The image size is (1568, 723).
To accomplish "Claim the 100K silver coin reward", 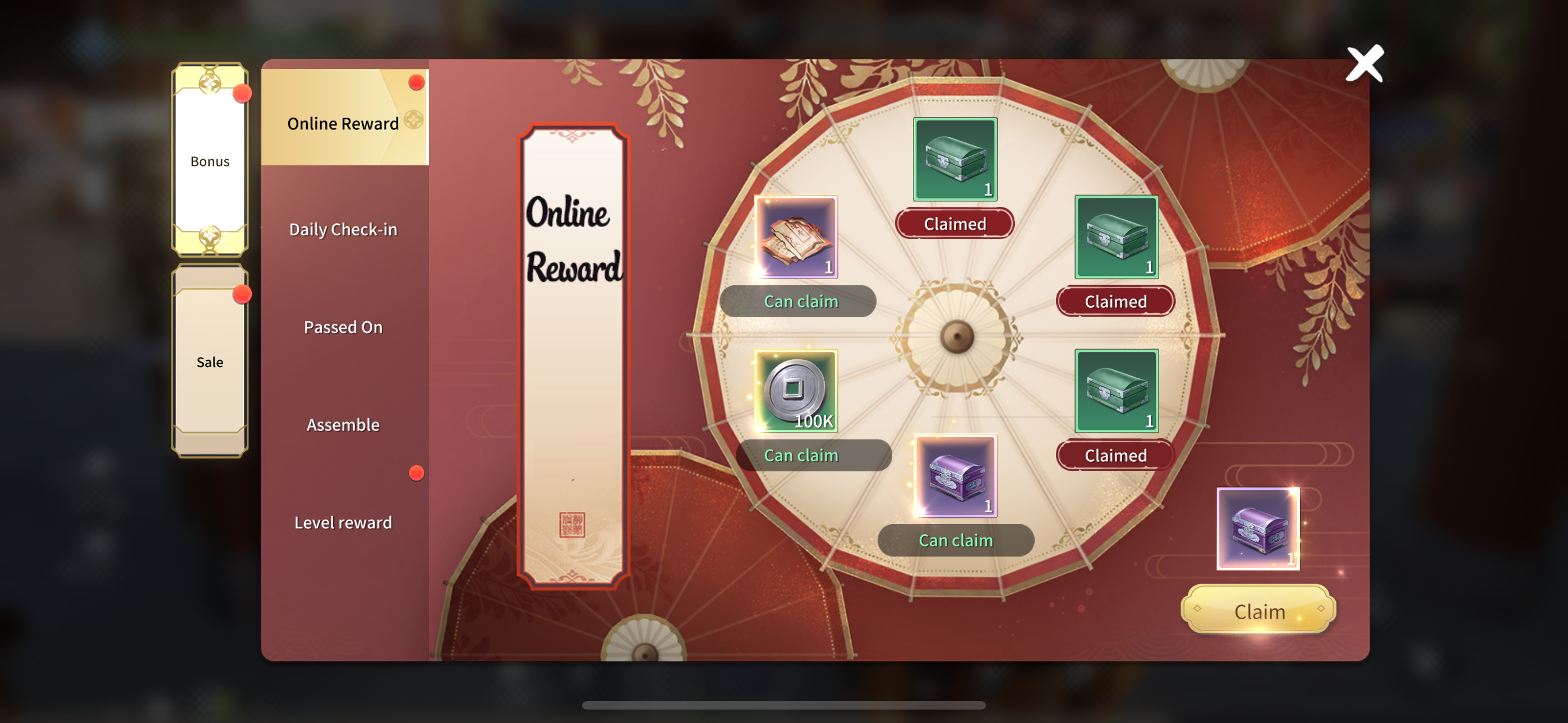I will point(801,455).
